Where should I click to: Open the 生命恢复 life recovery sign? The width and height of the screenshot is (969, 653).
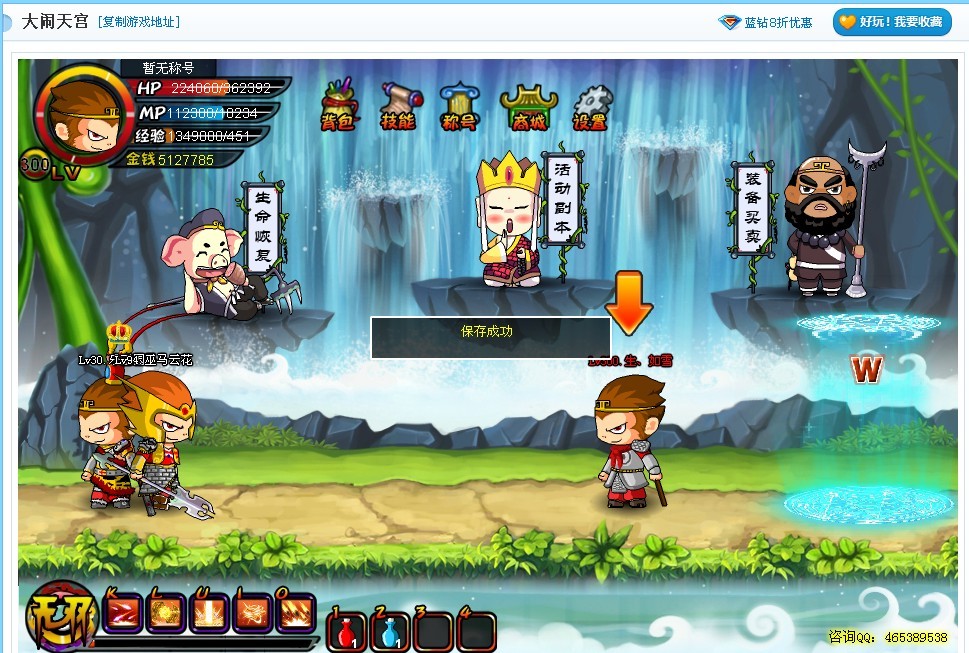(x=262, y=226)
